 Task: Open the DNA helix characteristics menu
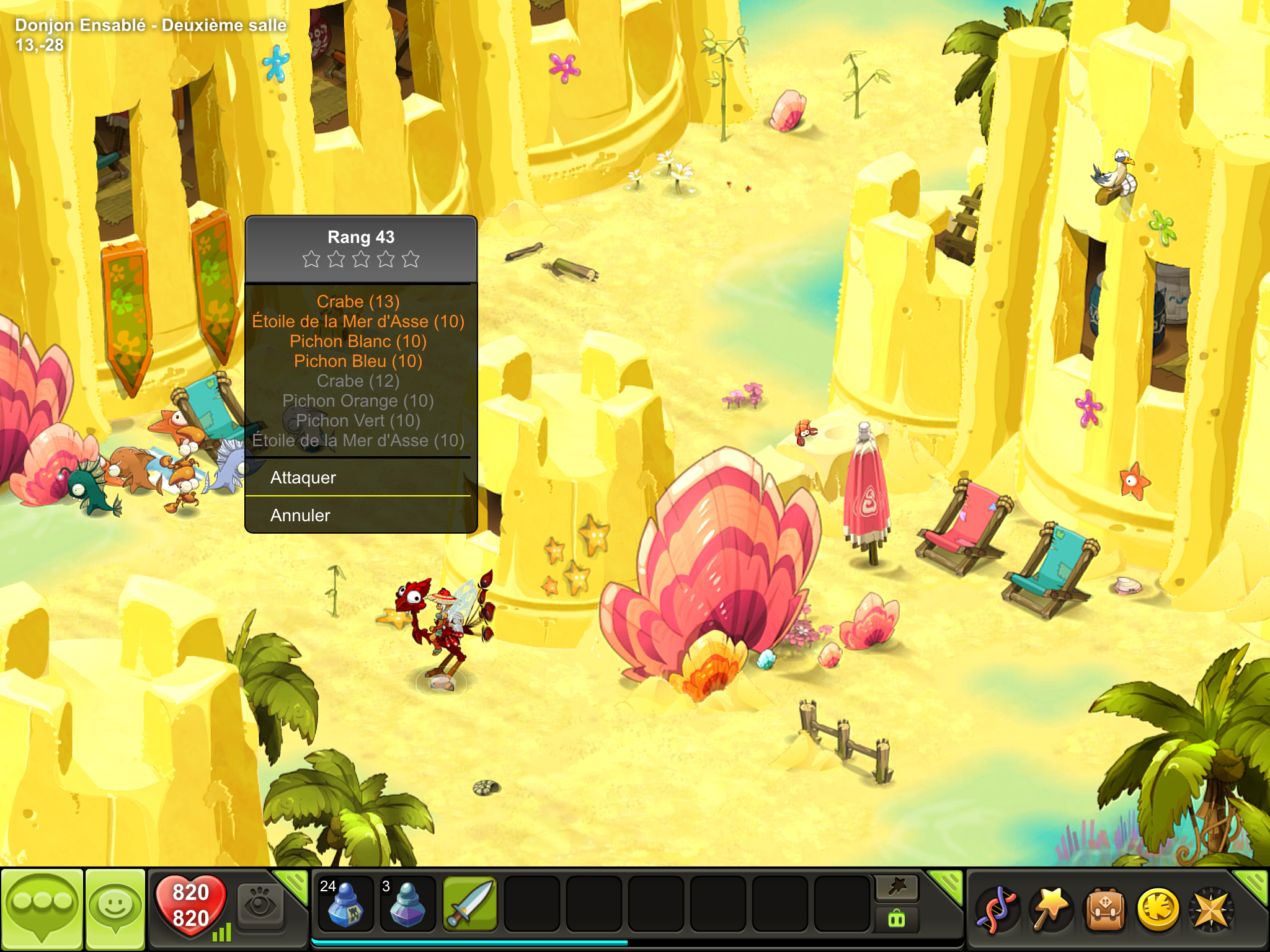[x=996, y=909]
